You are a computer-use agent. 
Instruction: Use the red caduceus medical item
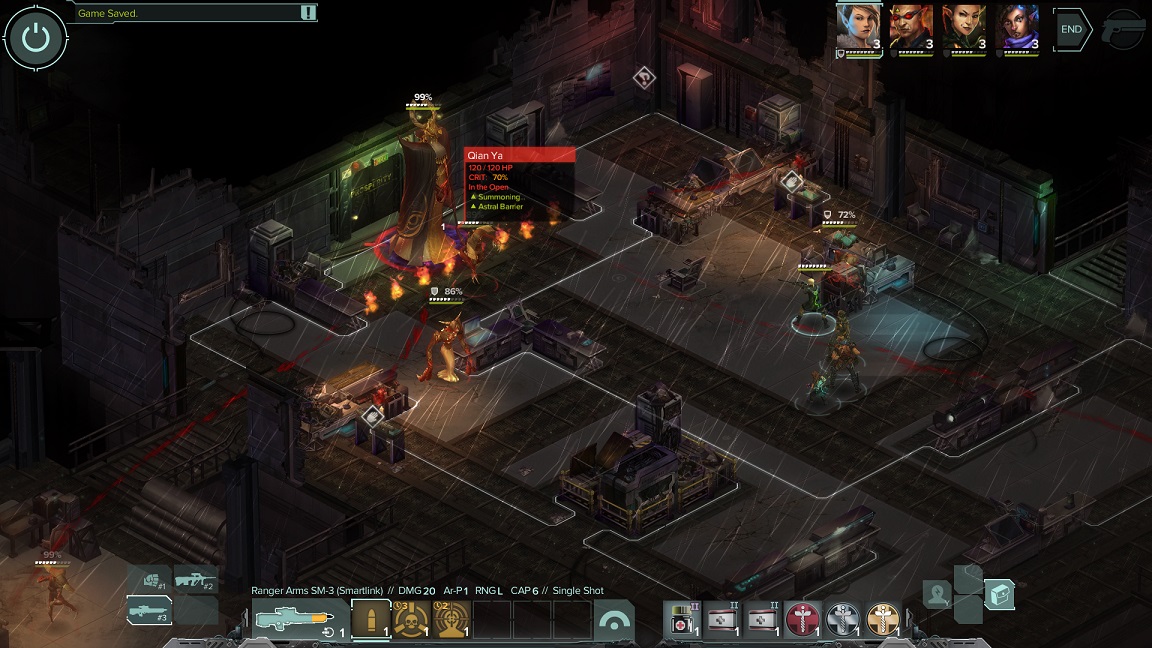802,620
